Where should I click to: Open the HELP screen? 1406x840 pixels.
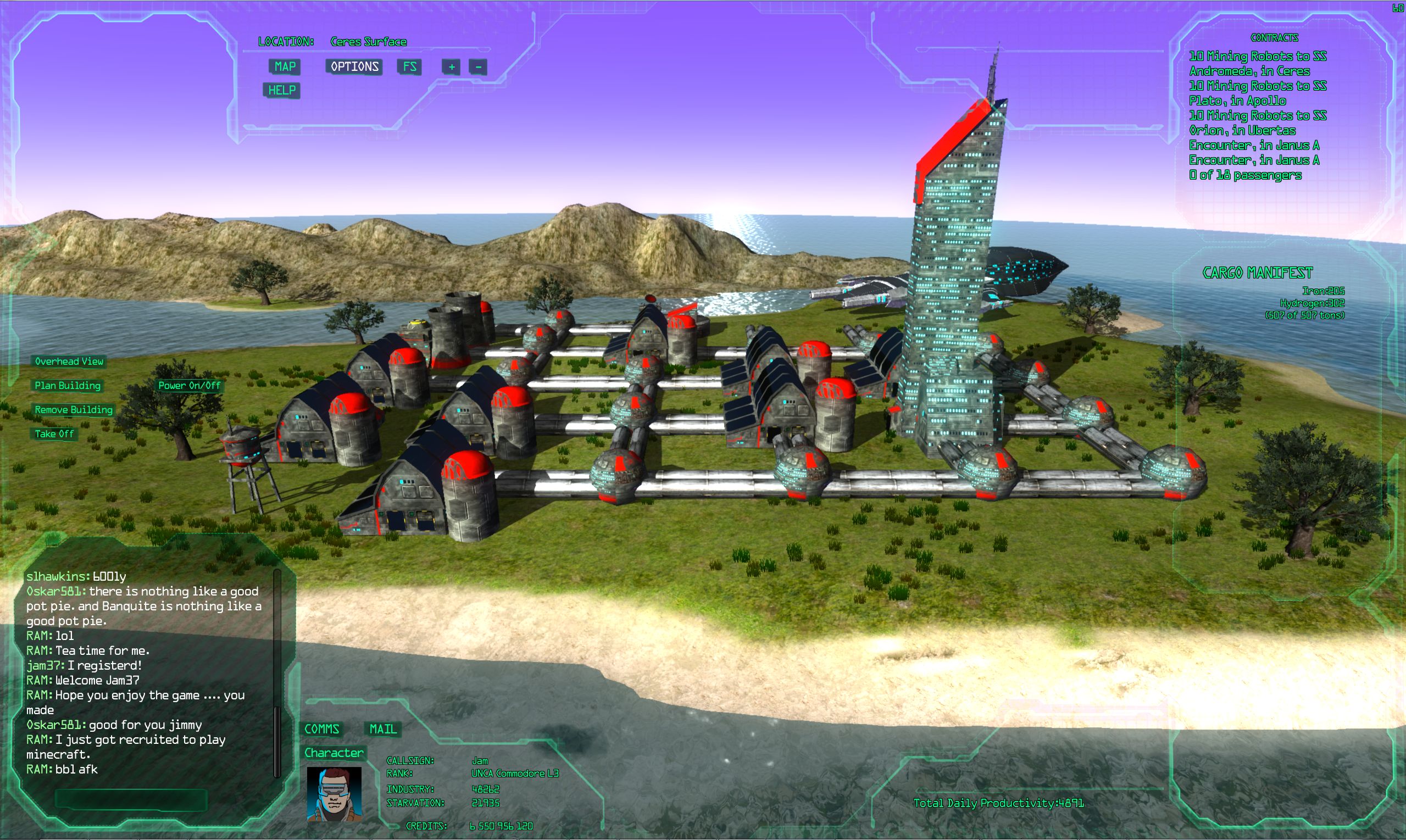click(281, 91)
